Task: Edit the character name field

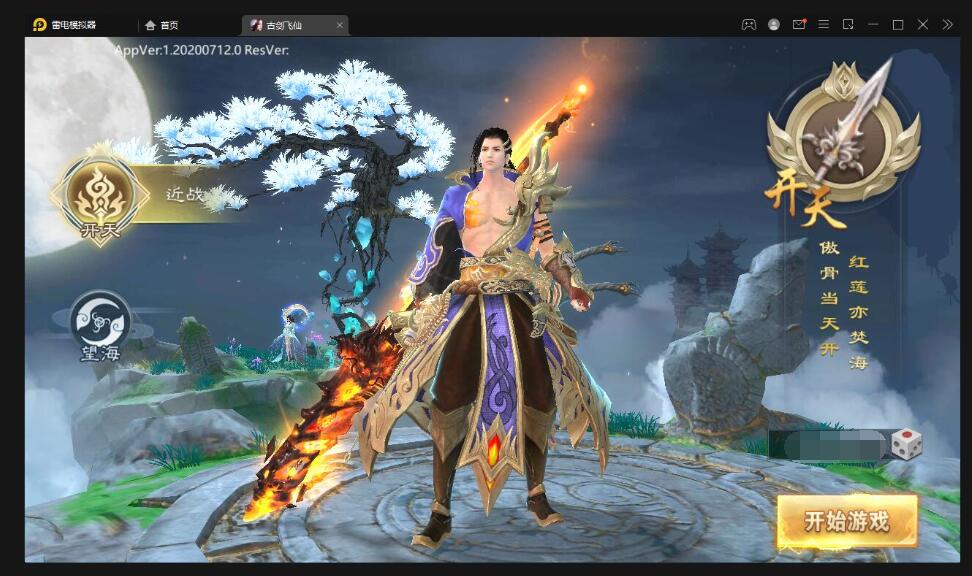Action: [x=828, y=444]
